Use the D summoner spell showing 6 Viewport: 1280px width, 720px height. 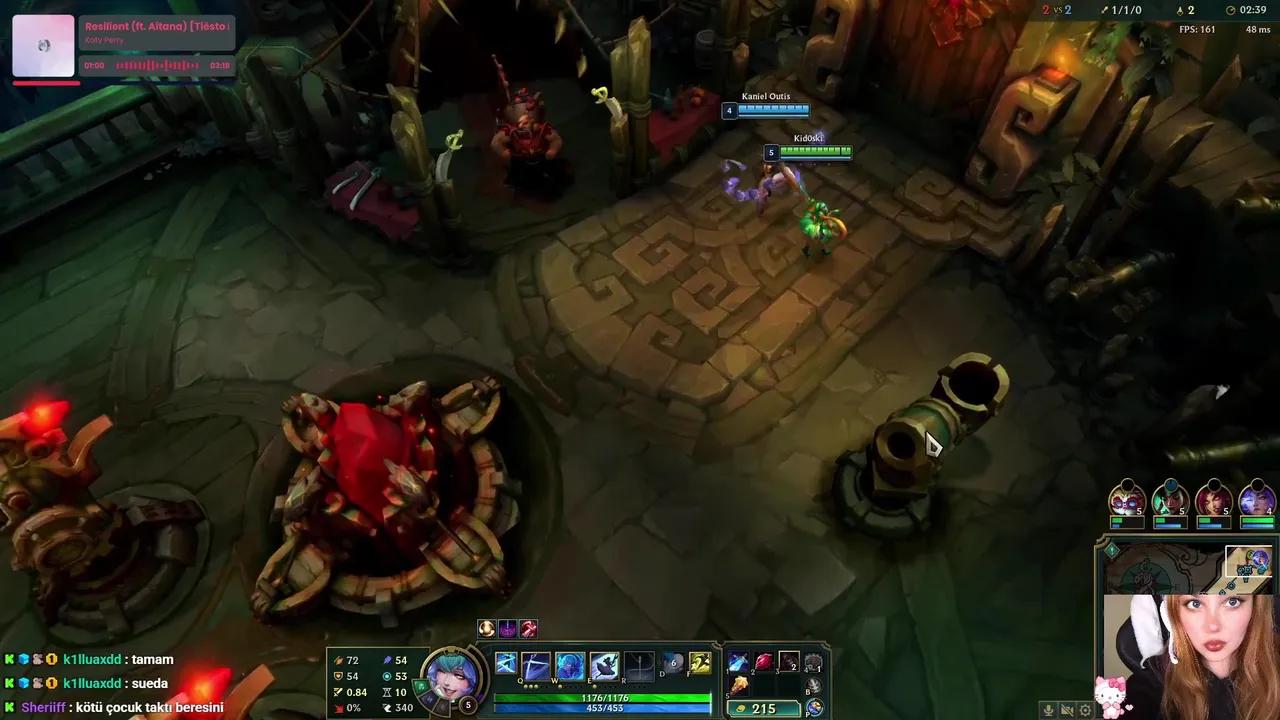pyautogui.click(x=674, y=662)
